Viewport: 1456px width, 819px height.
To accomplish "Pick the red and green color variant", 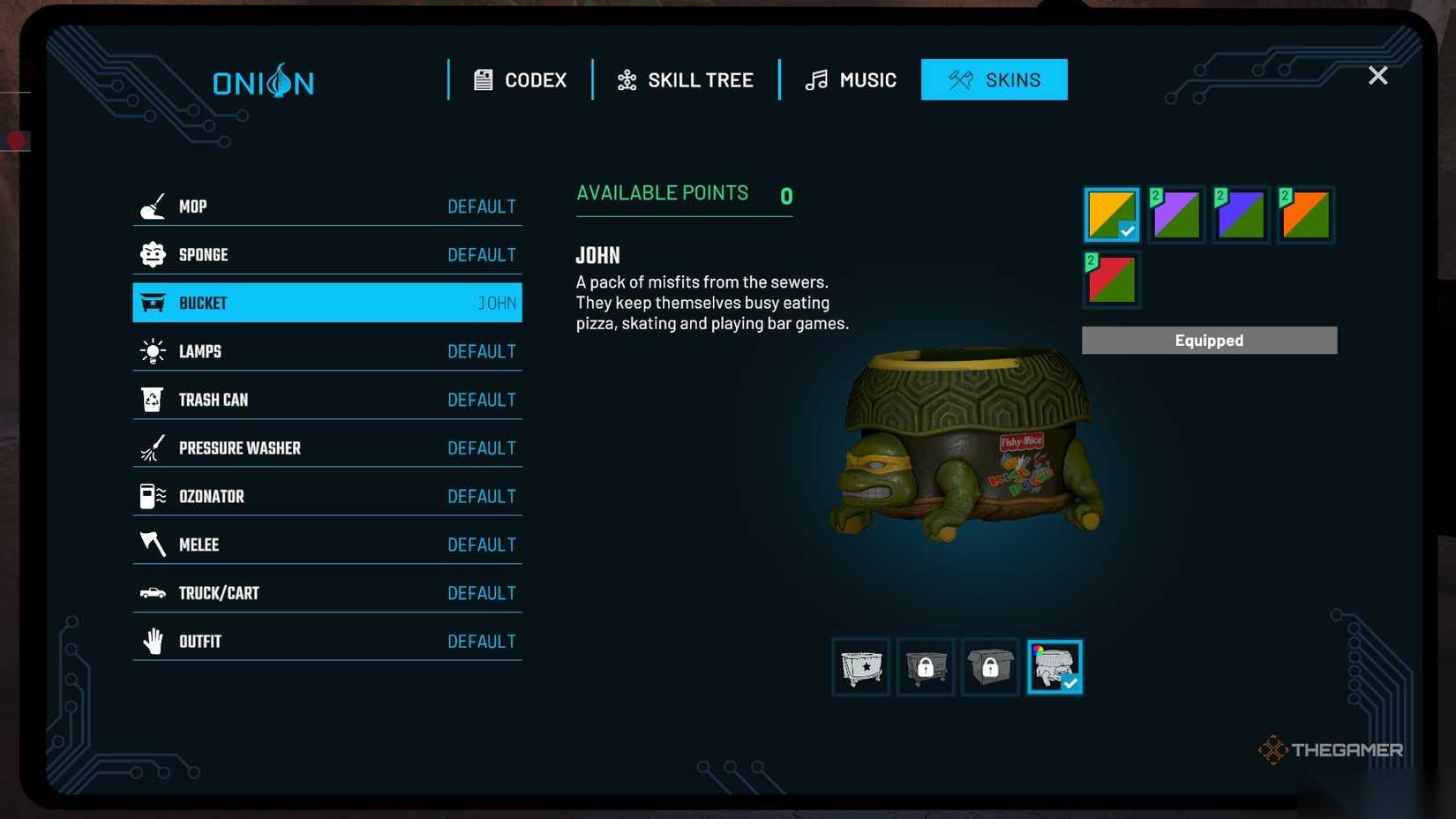I will coord(1112,280).
